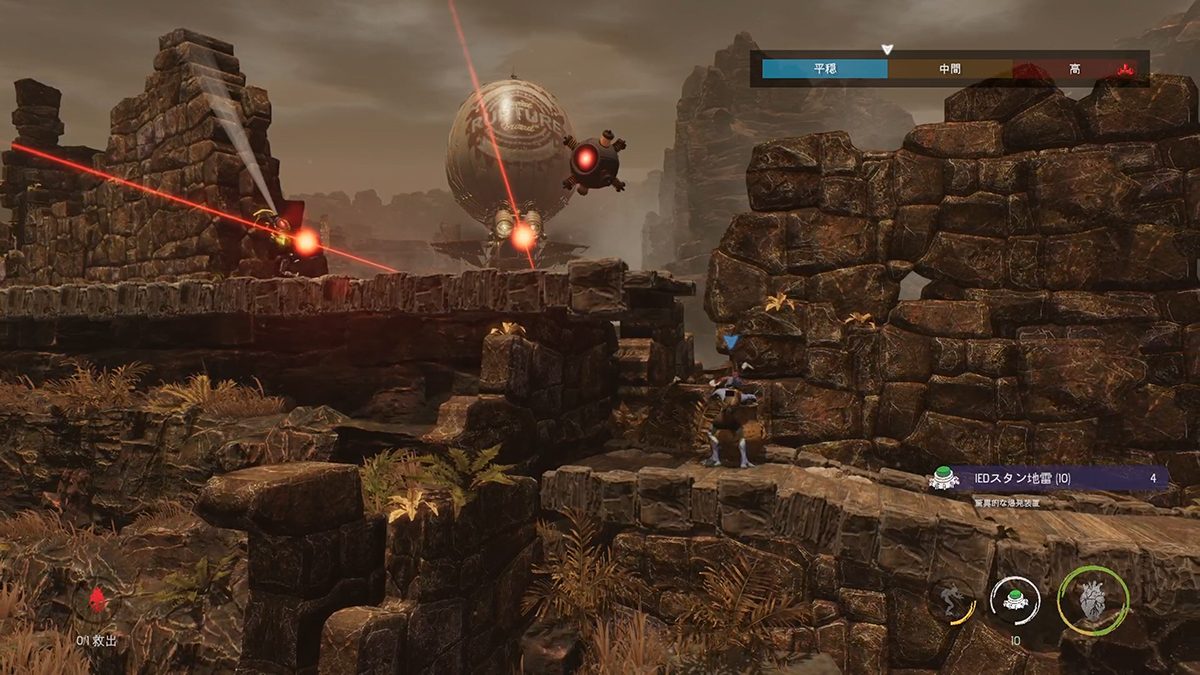The image size is (1200, 675).
Task: Click the 中間 alert level segment
Action: pos(949,69)
